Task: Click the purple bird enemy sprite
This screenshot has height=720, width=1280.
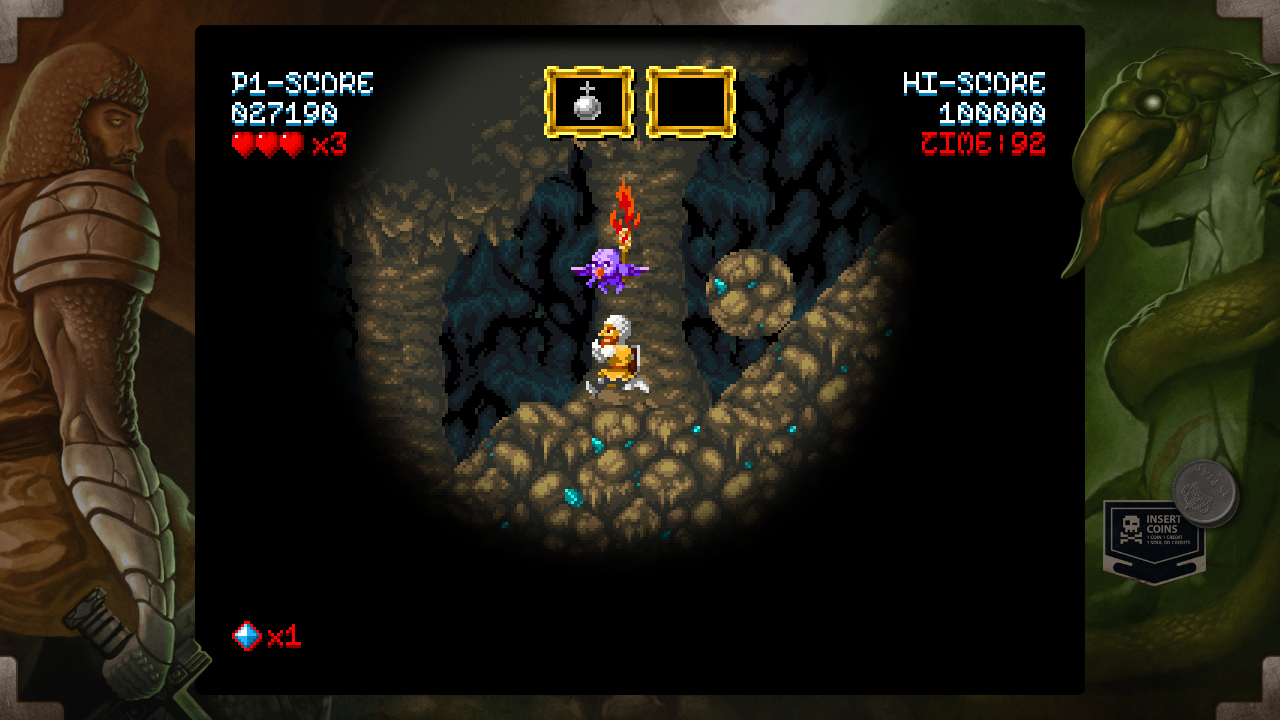Action: pos(608,273)
